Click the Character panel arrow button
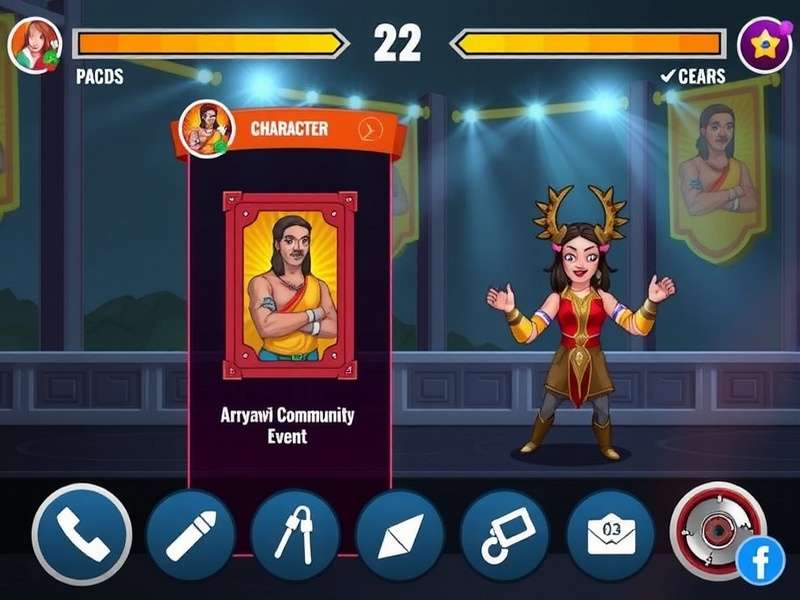The width and height of the screenshot is (800, 600). (x=370, y=130)
